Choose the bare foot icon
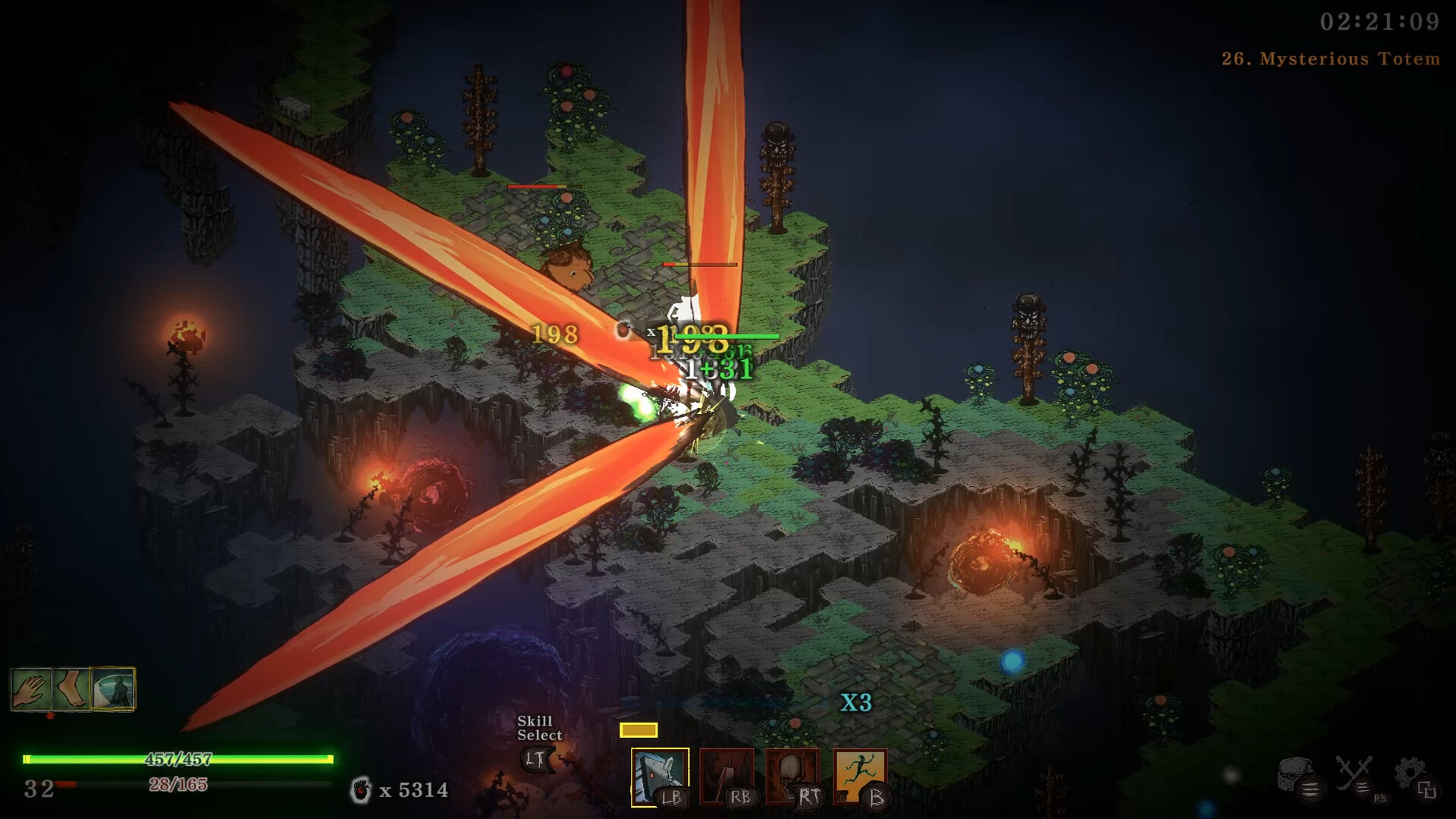The height and width of the screenshot is (819, 1456). 72,689
